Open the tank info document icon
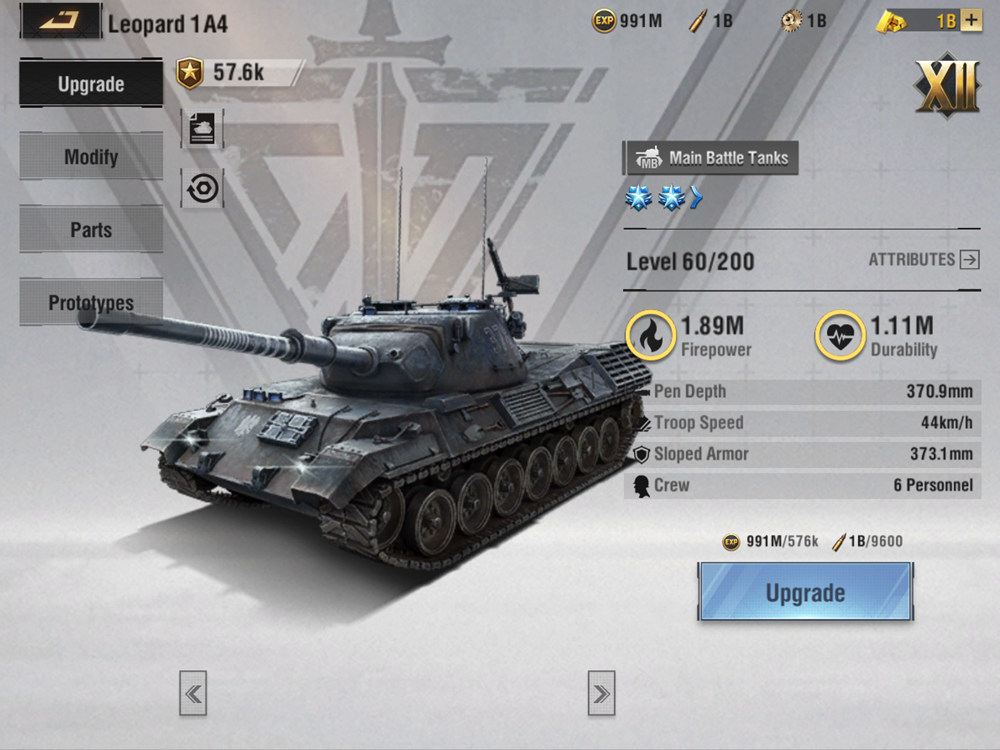This screenshot has height=750, width=1000. click(x=202, y=130)
